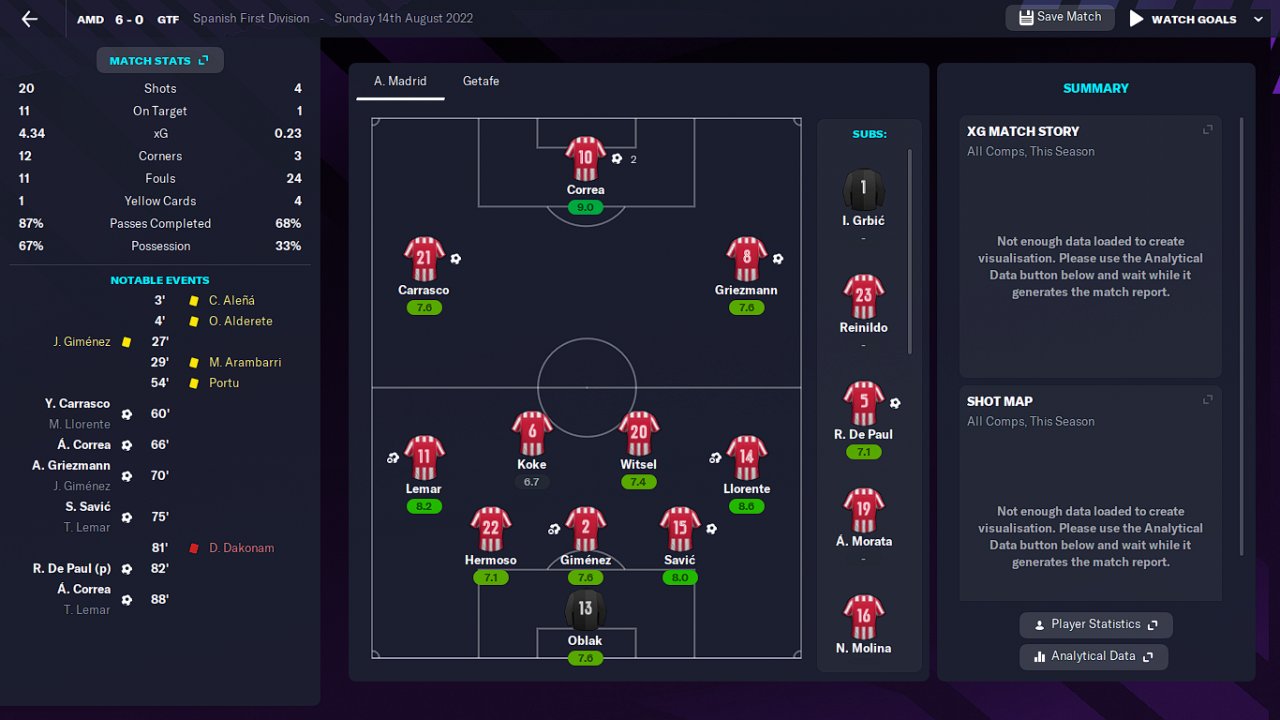Image resolution: width=1280 pixels, height=720 pixels.
Task: Select Carrasco's shirt on the pitch
Action: [x=424, y=259]
